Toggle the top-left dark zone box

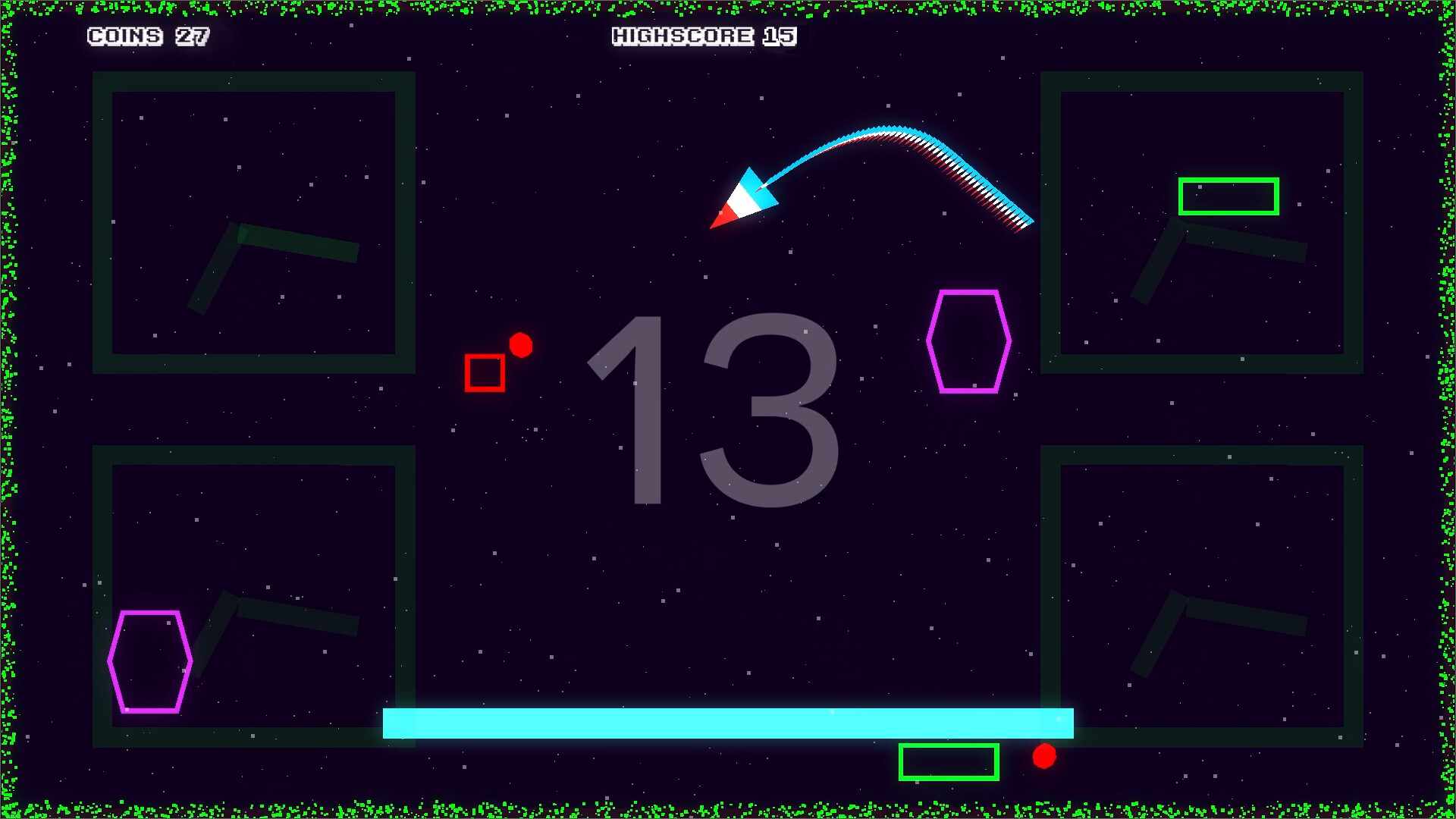tap(253, 222)
